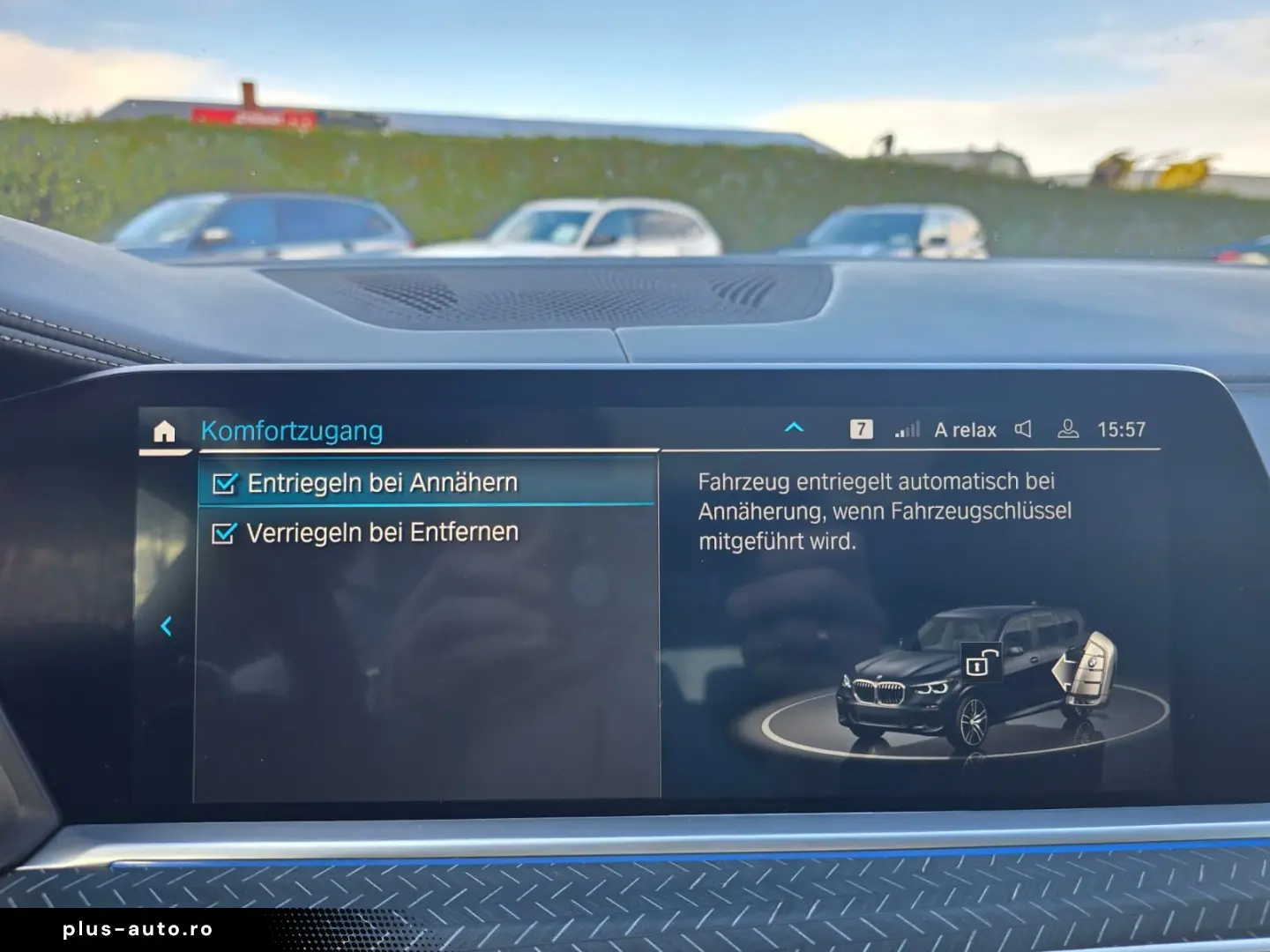
Task: Toggle the Entriegeln bei Annähern checkbox
Action: (x=225, y=483)
